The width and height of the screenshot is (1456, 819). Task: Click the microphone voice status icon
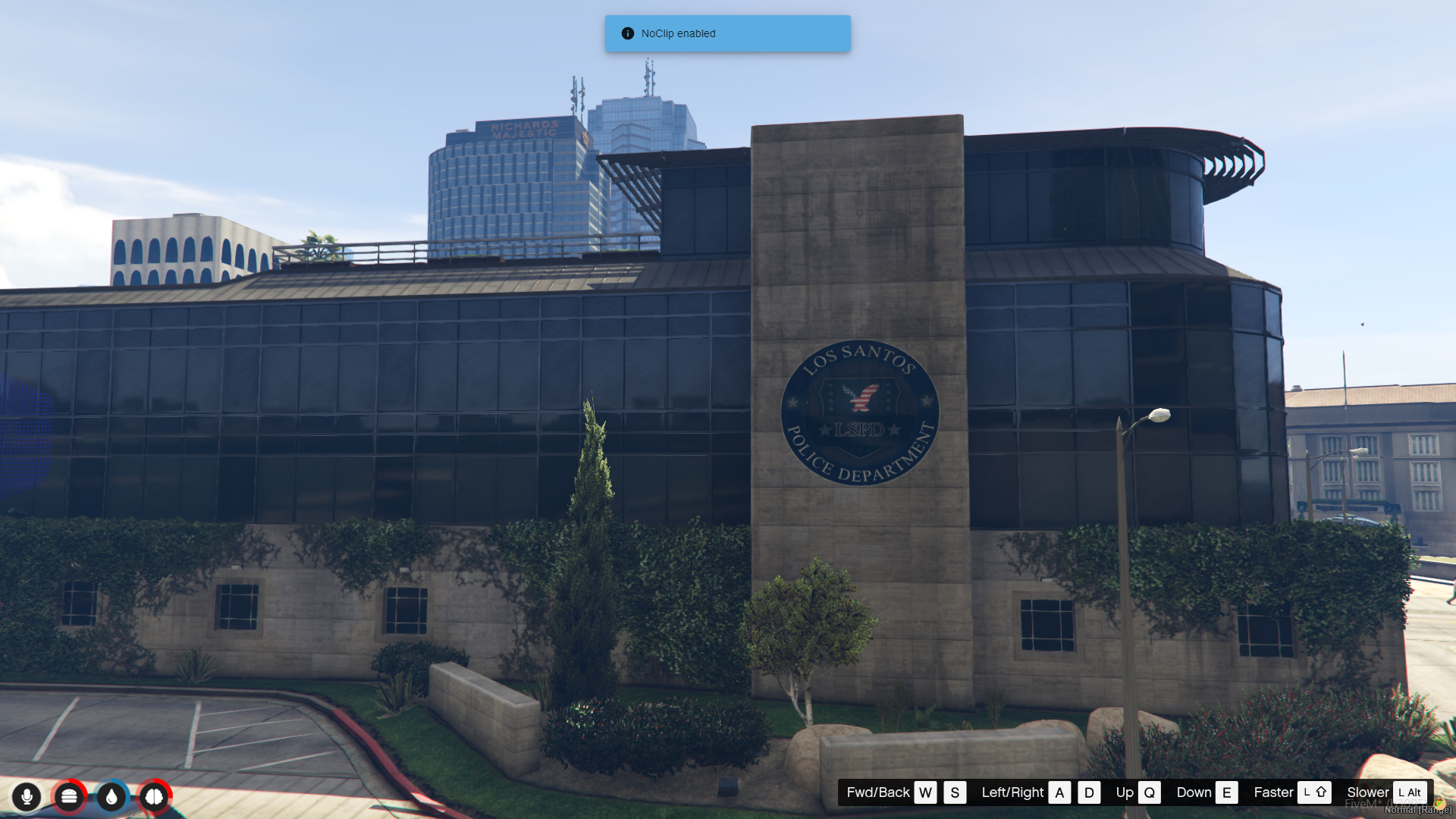coord(27,796)
